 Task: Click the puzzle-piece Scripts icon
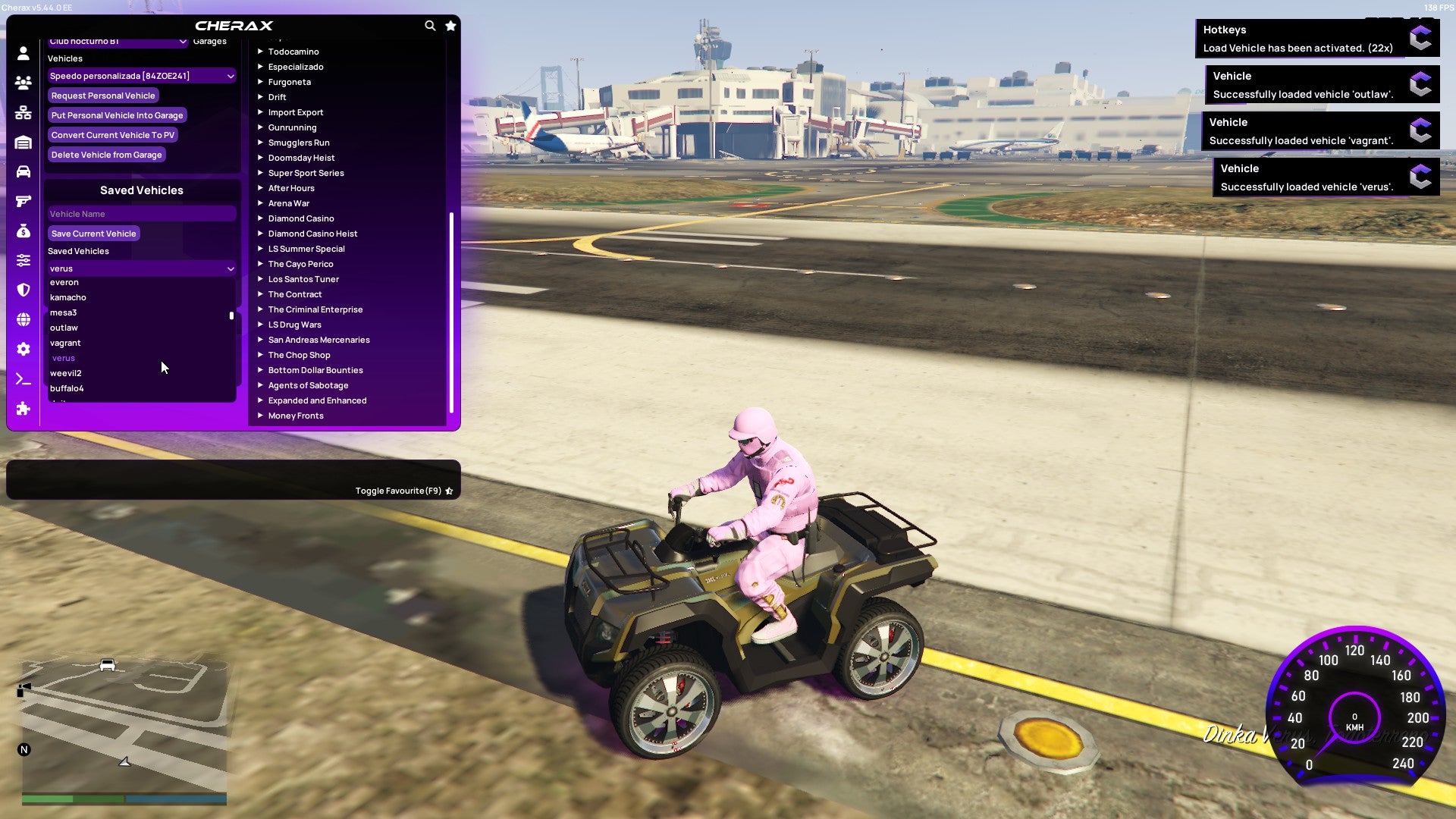[22, 409]
